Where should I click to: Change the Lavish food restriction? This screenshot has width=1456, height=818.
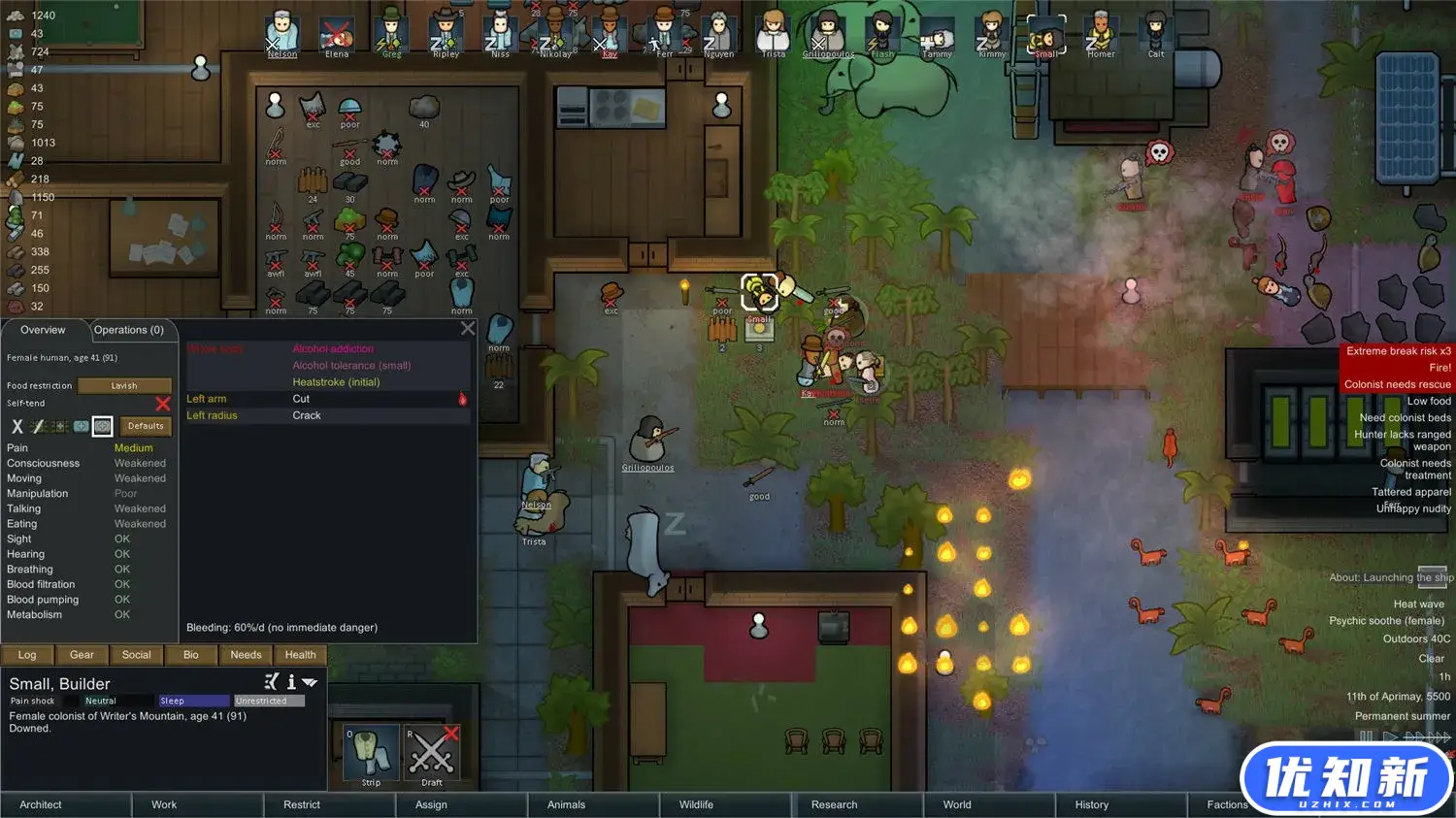tap(124, 385)
